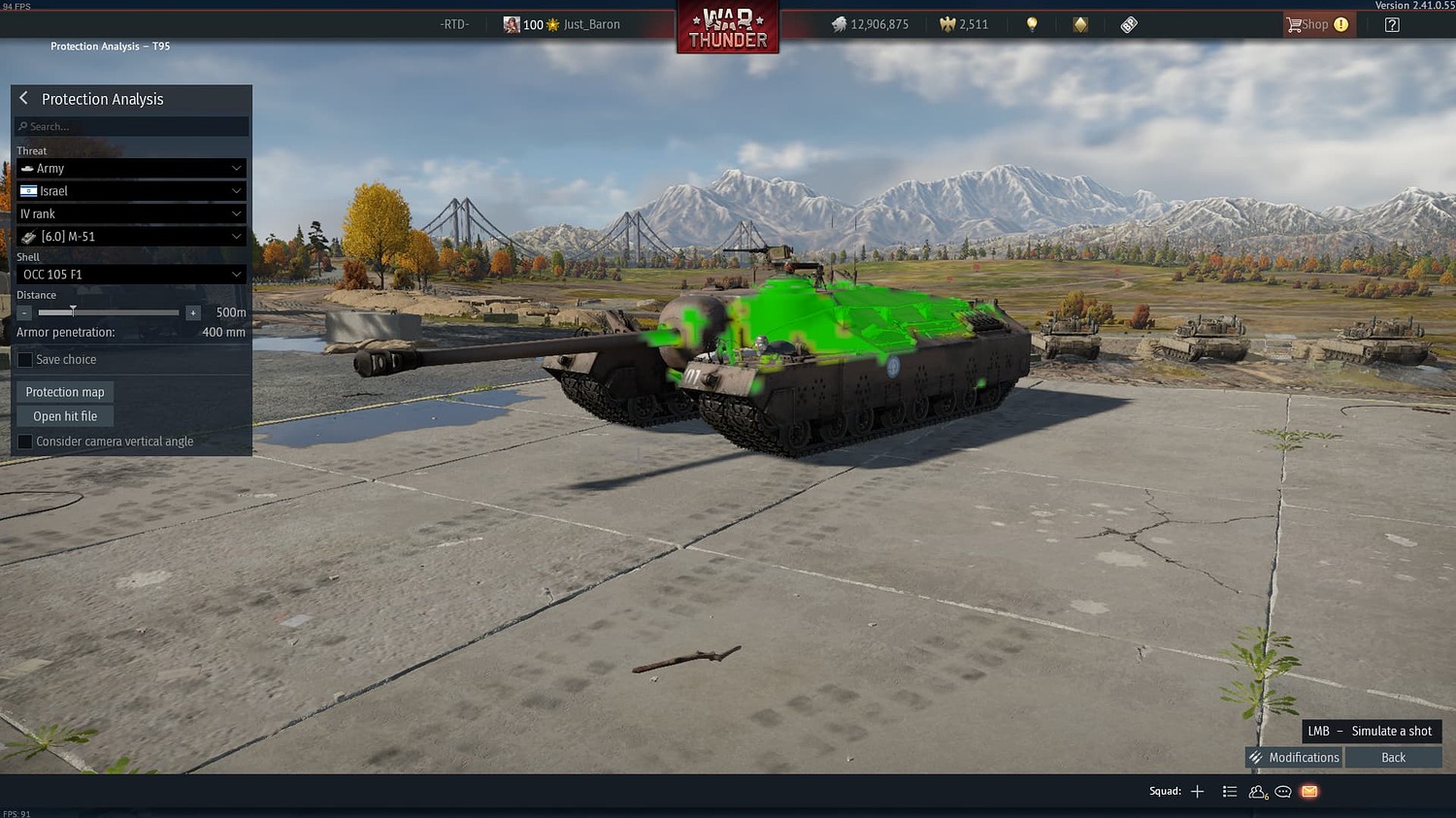Viewport: 1456px width, 818px height.
Task: Click the Search field in Protection Analysis
Action: coord(131,126)
